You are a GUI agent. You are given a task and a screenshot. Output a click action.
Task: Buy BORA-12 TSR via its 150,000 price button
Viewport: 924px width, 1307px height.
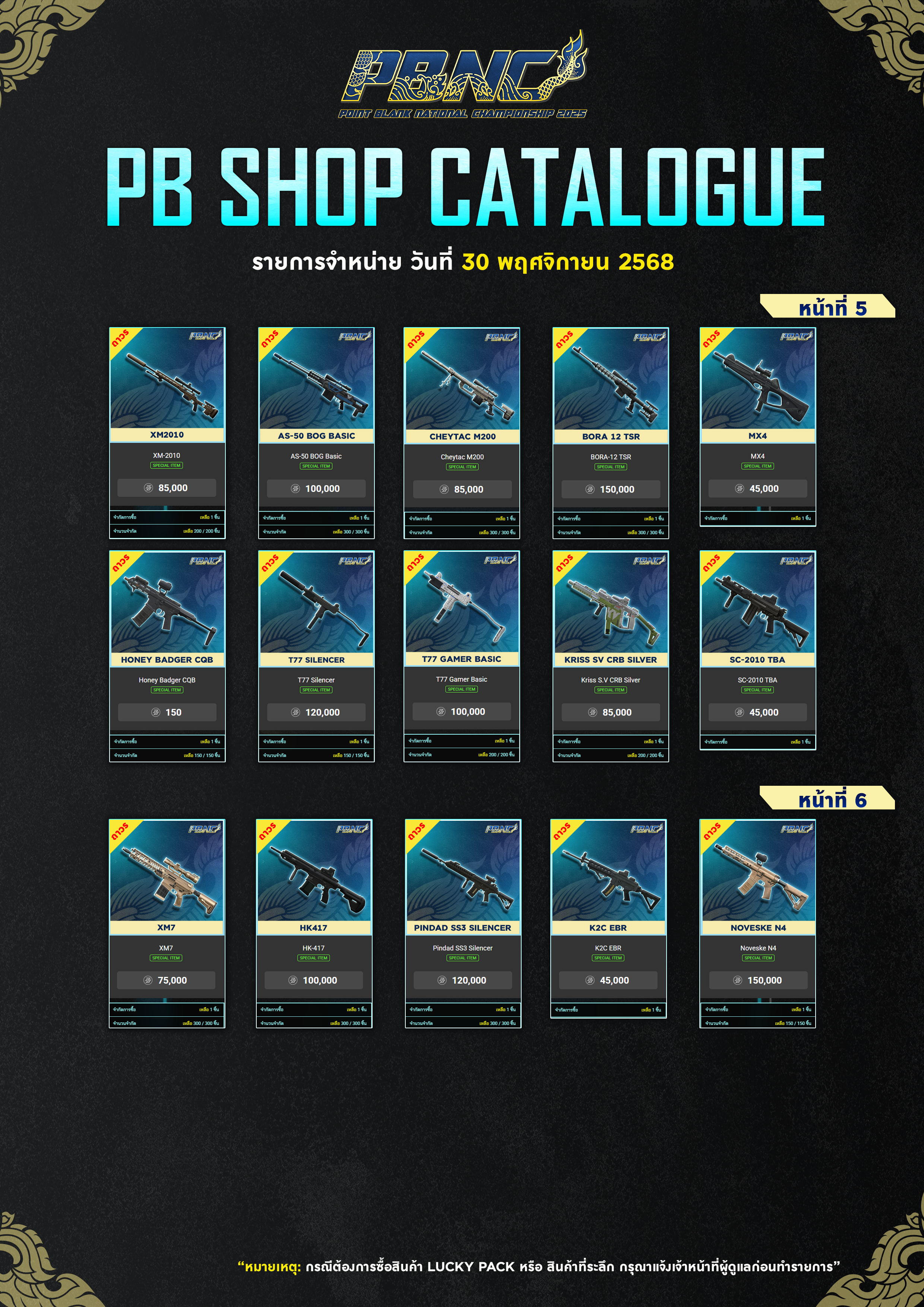[610, 489]
